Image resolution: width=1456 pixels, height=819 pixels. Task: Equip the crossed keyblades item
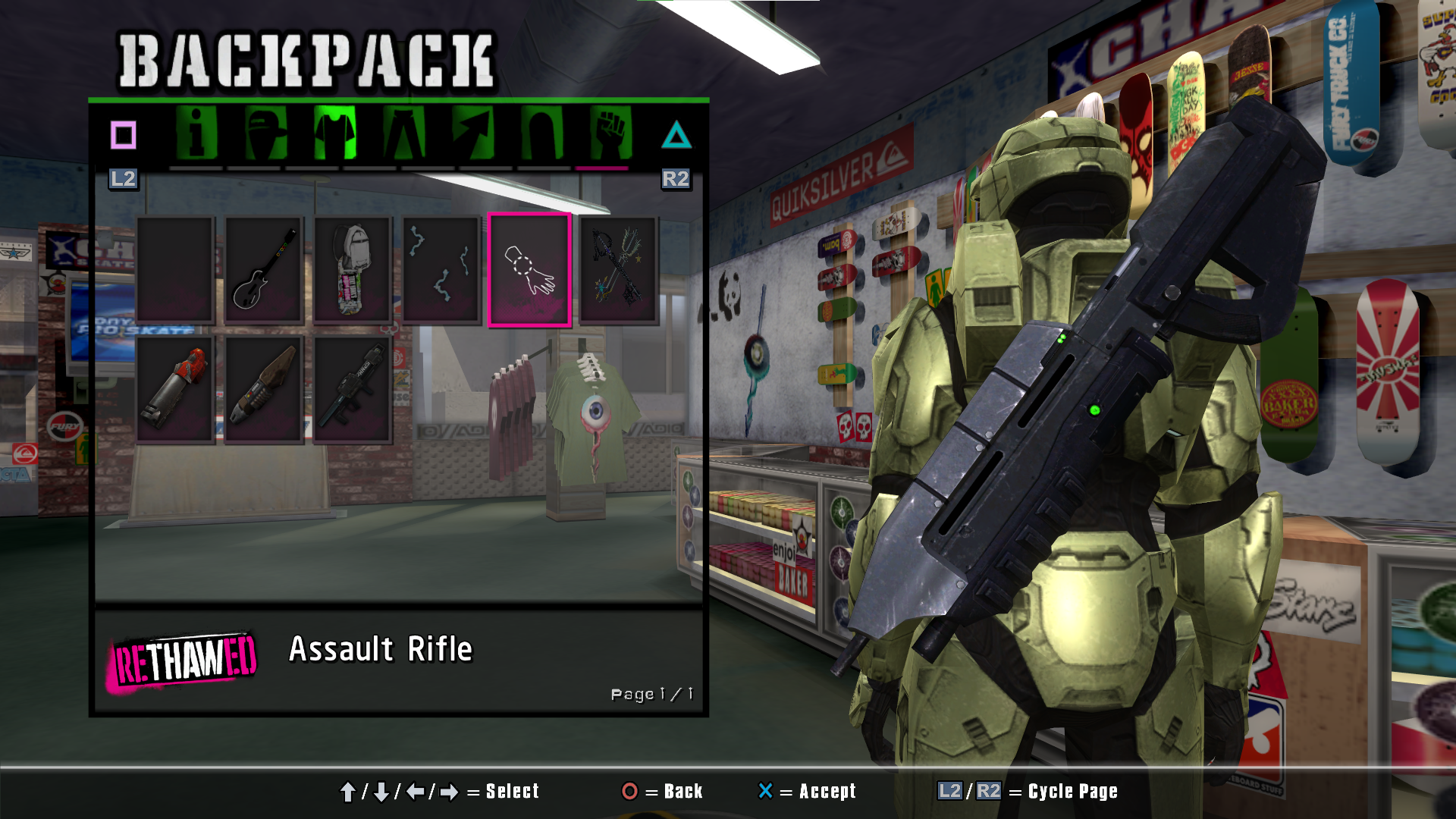[619, 270]
